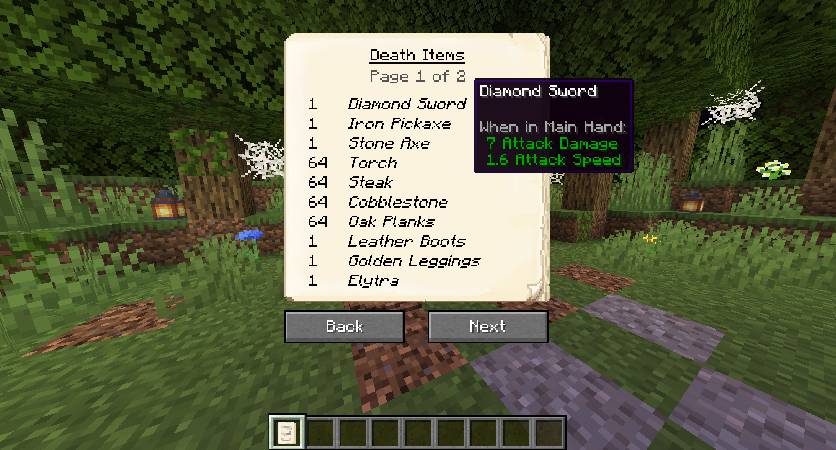Choose the Iron Pickaxe row
836x450 pixels.
click(399, 124)
